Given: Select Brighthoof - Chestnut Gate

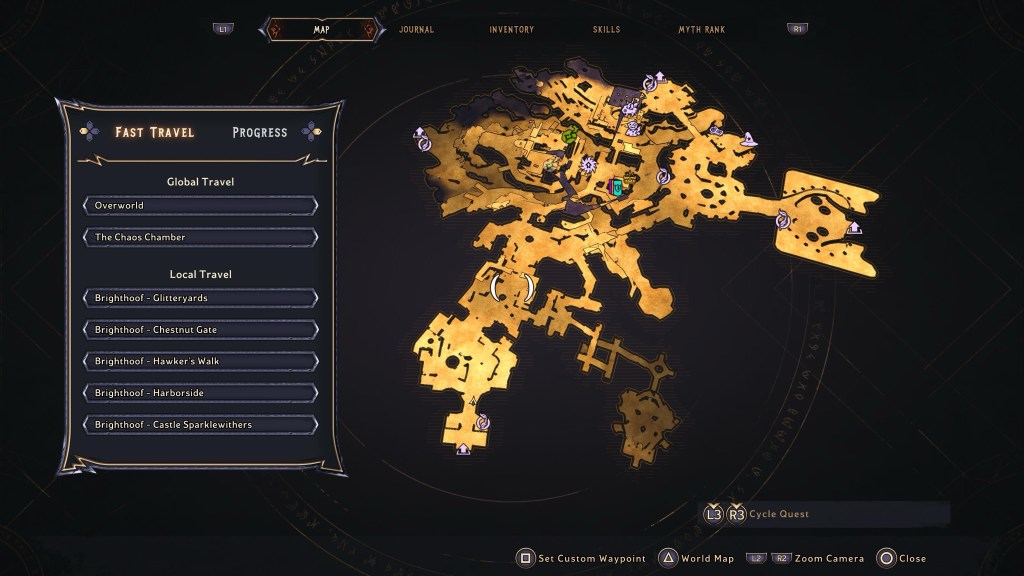Looking at the screenshot, I should (201, 330).
